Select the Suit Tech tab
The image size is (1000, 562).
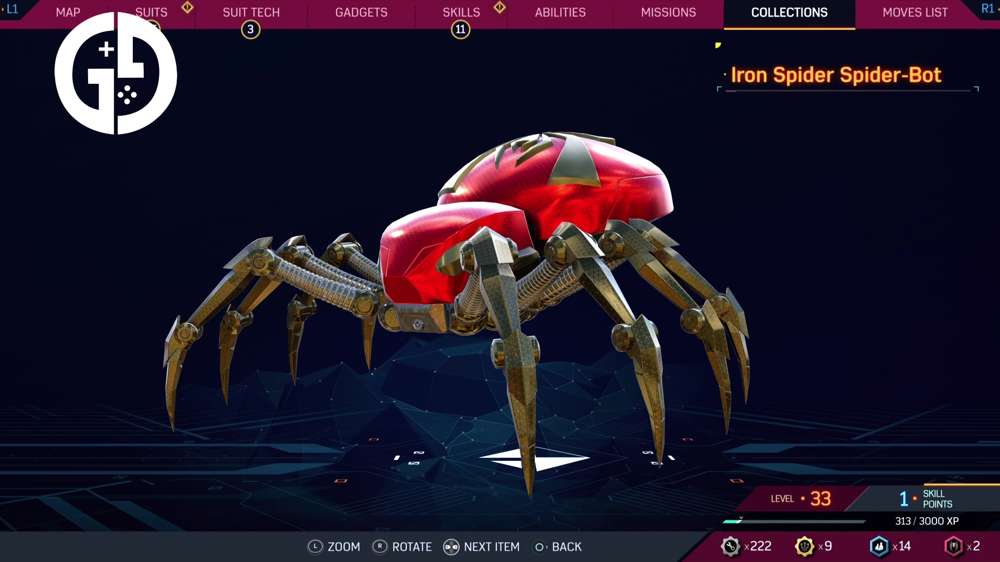click(251, 13)
